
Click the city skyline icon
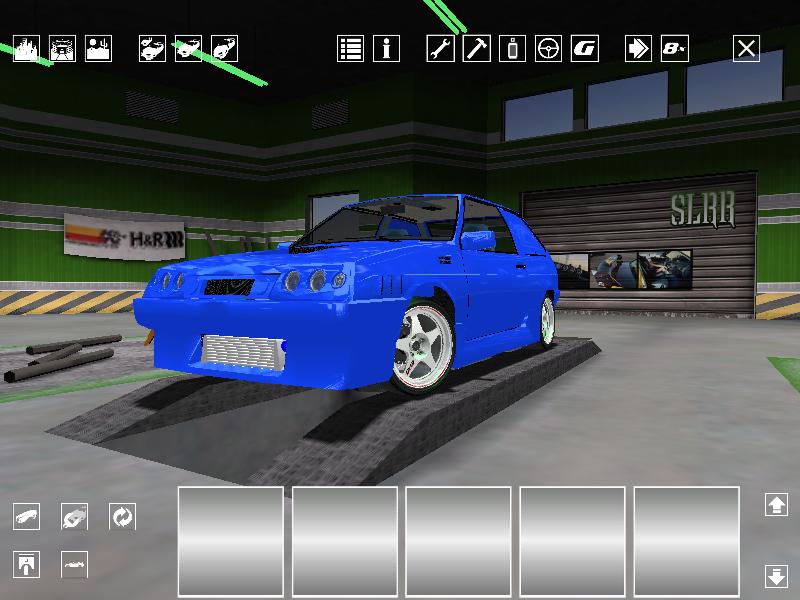pyautogui.click(x=26, y=49)
